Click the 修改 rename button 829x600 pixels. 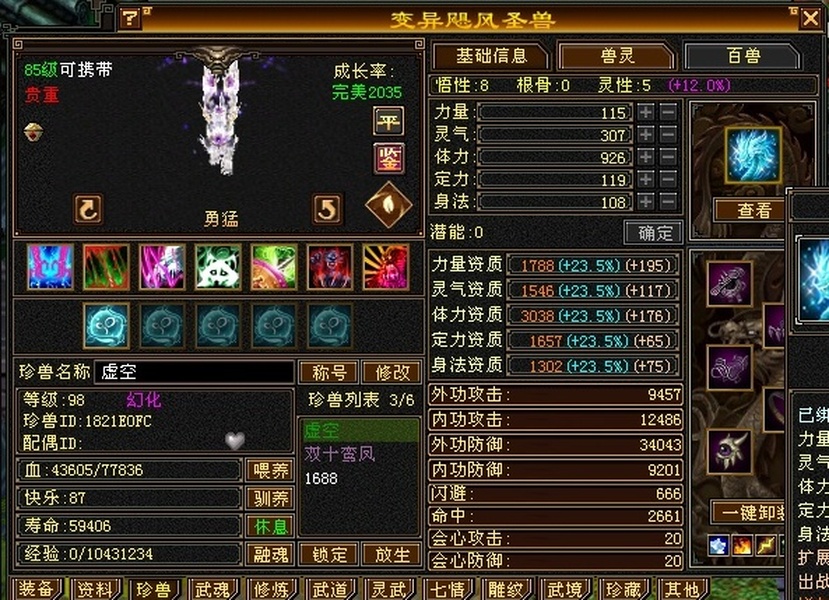click(391, 372)
